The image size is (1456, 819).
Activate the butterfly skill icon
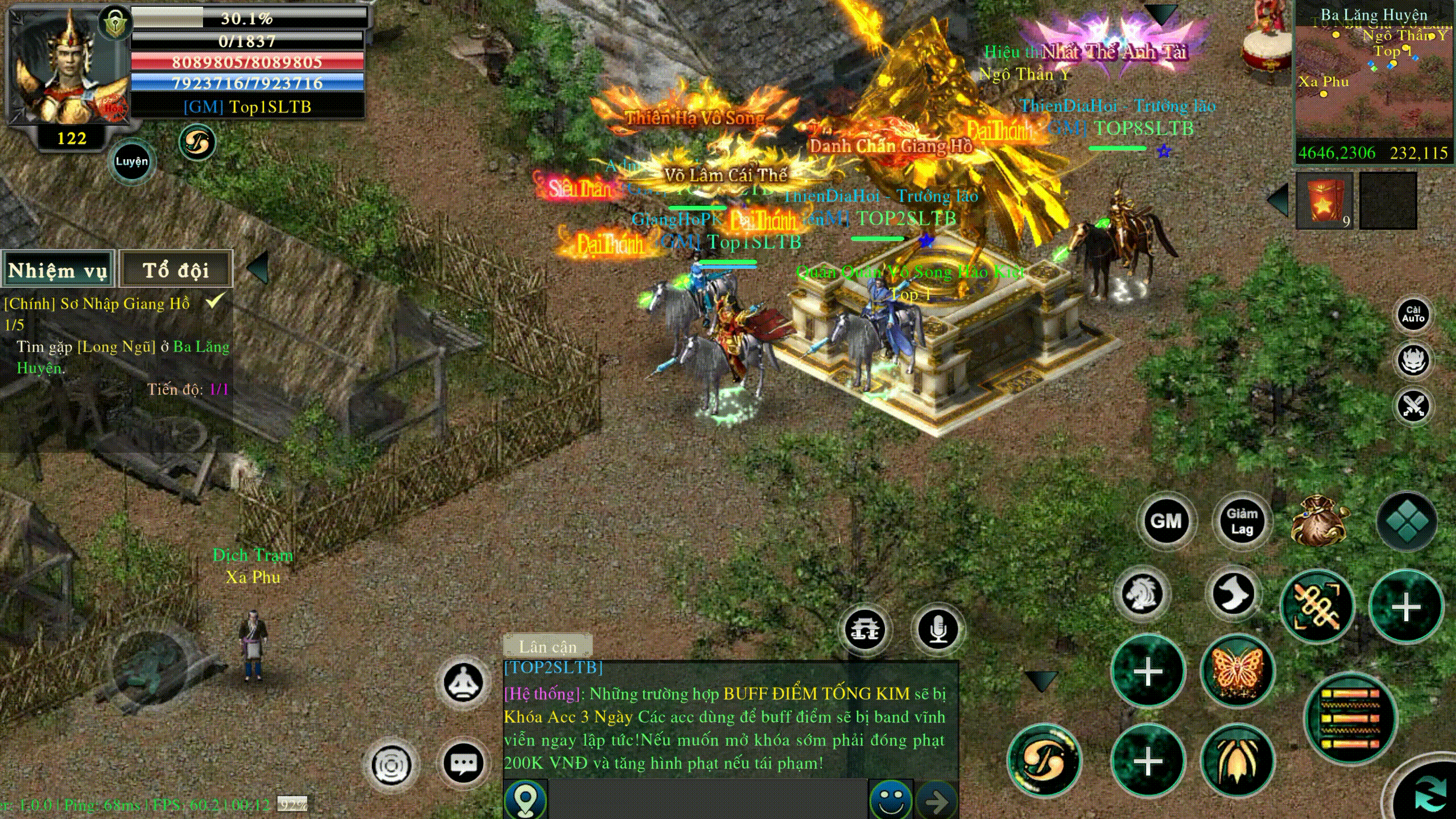click(1237, 672)
